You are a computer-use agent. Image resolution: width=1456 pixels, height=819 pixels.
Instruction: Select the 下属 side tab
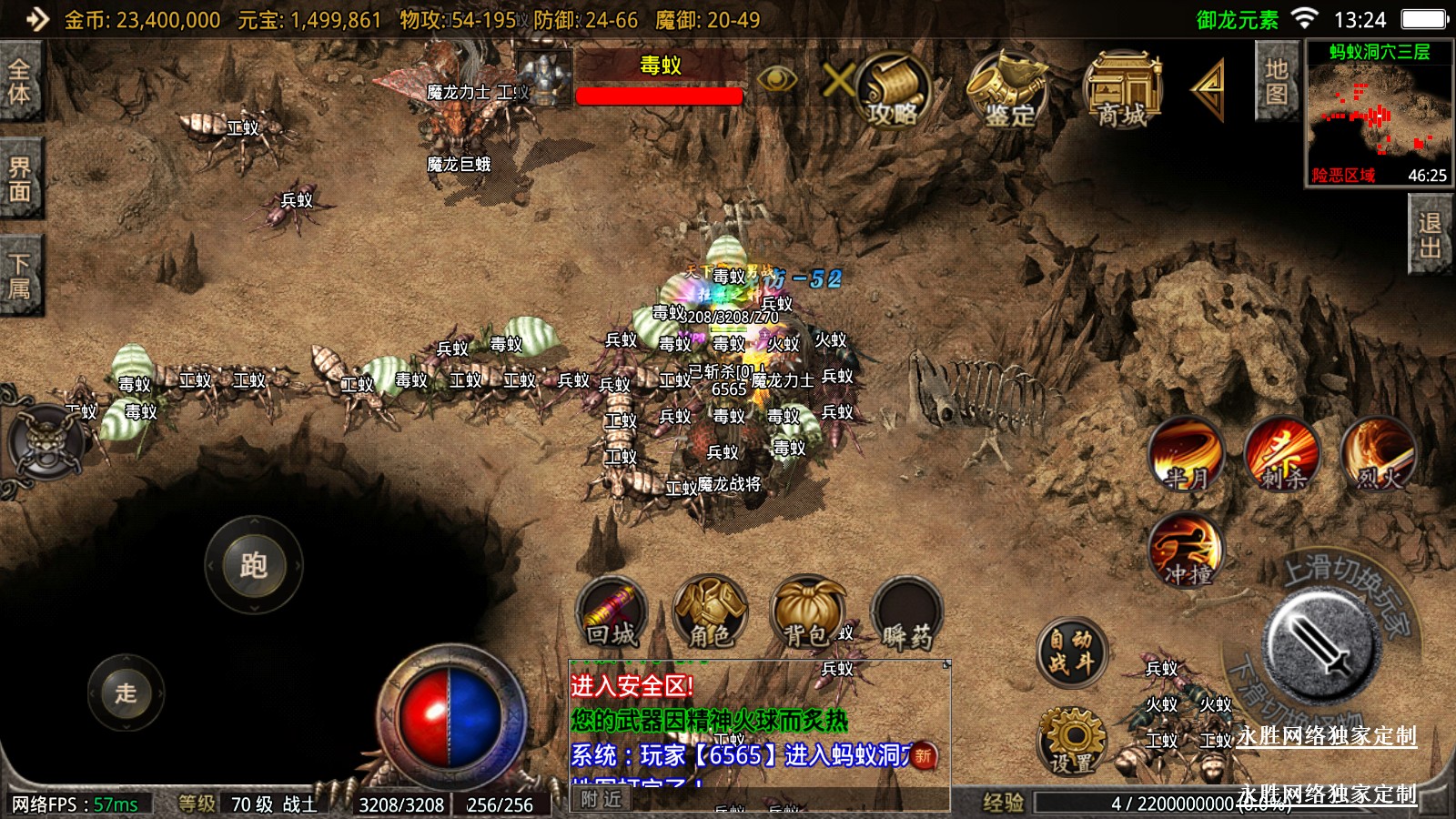[x=20, y=277]
